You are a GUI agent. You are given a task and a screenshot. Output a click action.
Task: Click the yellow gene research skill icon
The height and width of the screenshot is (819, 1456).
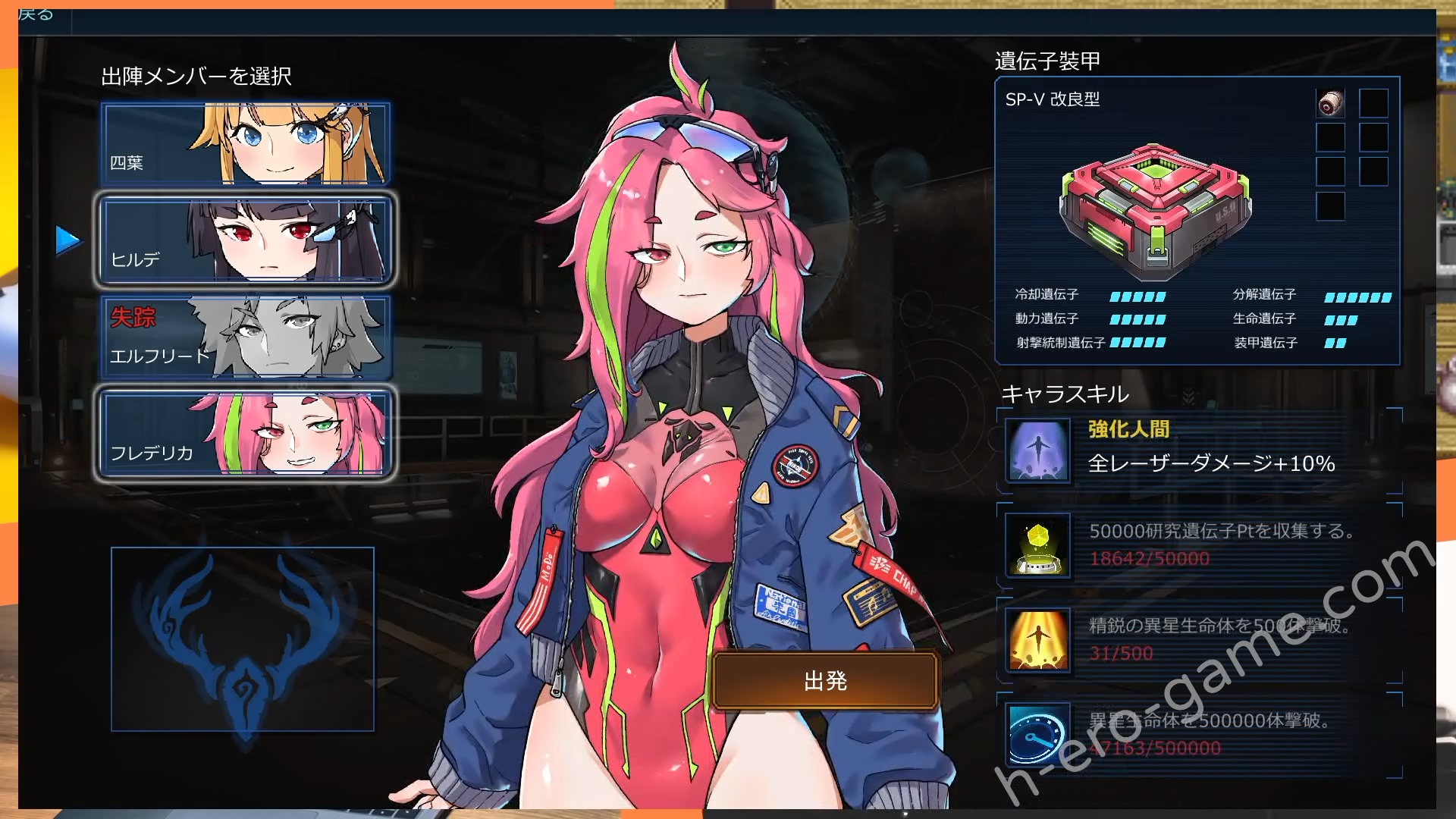tap(1037, 545)
